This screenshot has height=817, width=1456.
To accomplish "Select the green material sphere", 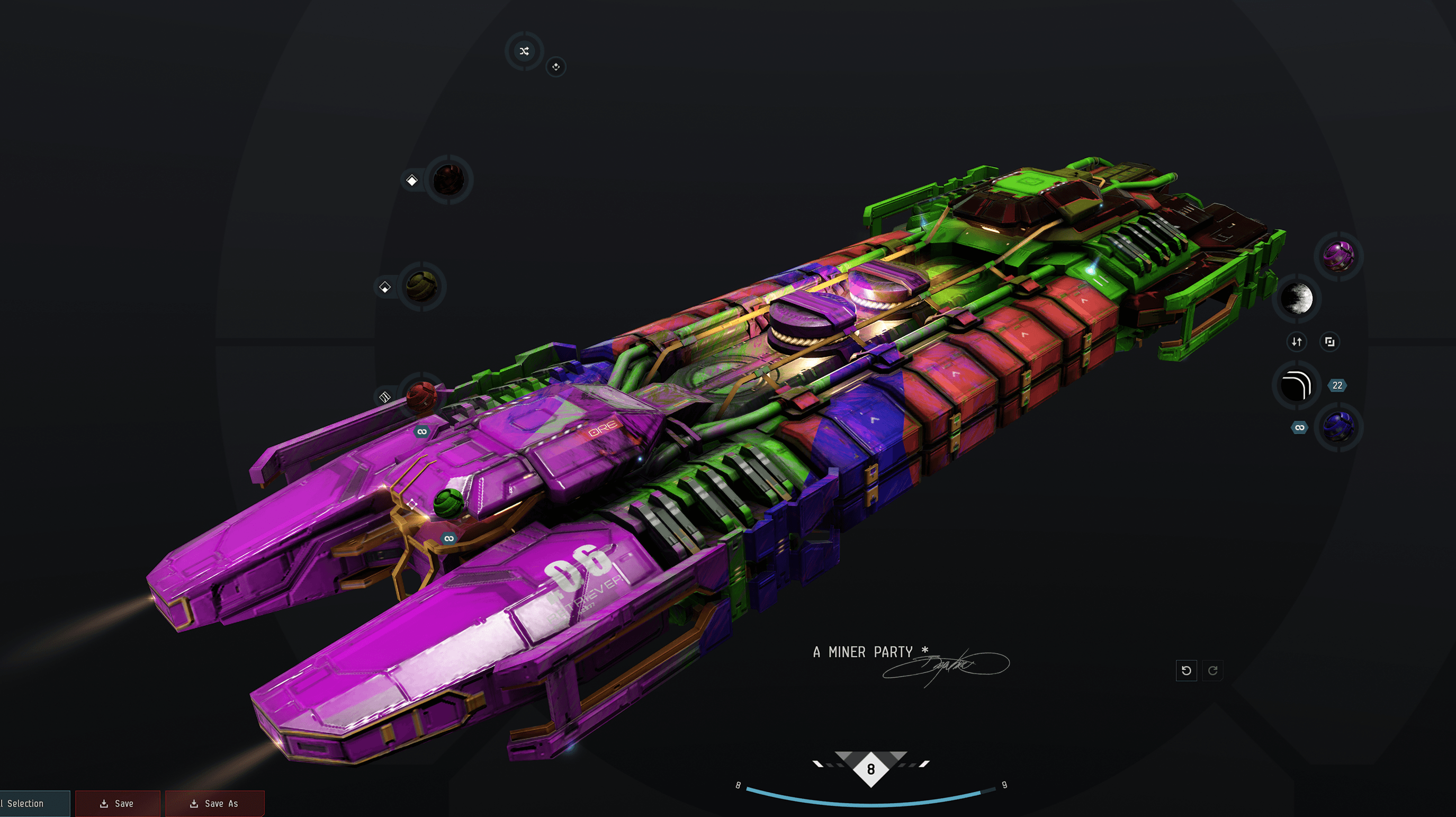I will [x=449, y=502].
